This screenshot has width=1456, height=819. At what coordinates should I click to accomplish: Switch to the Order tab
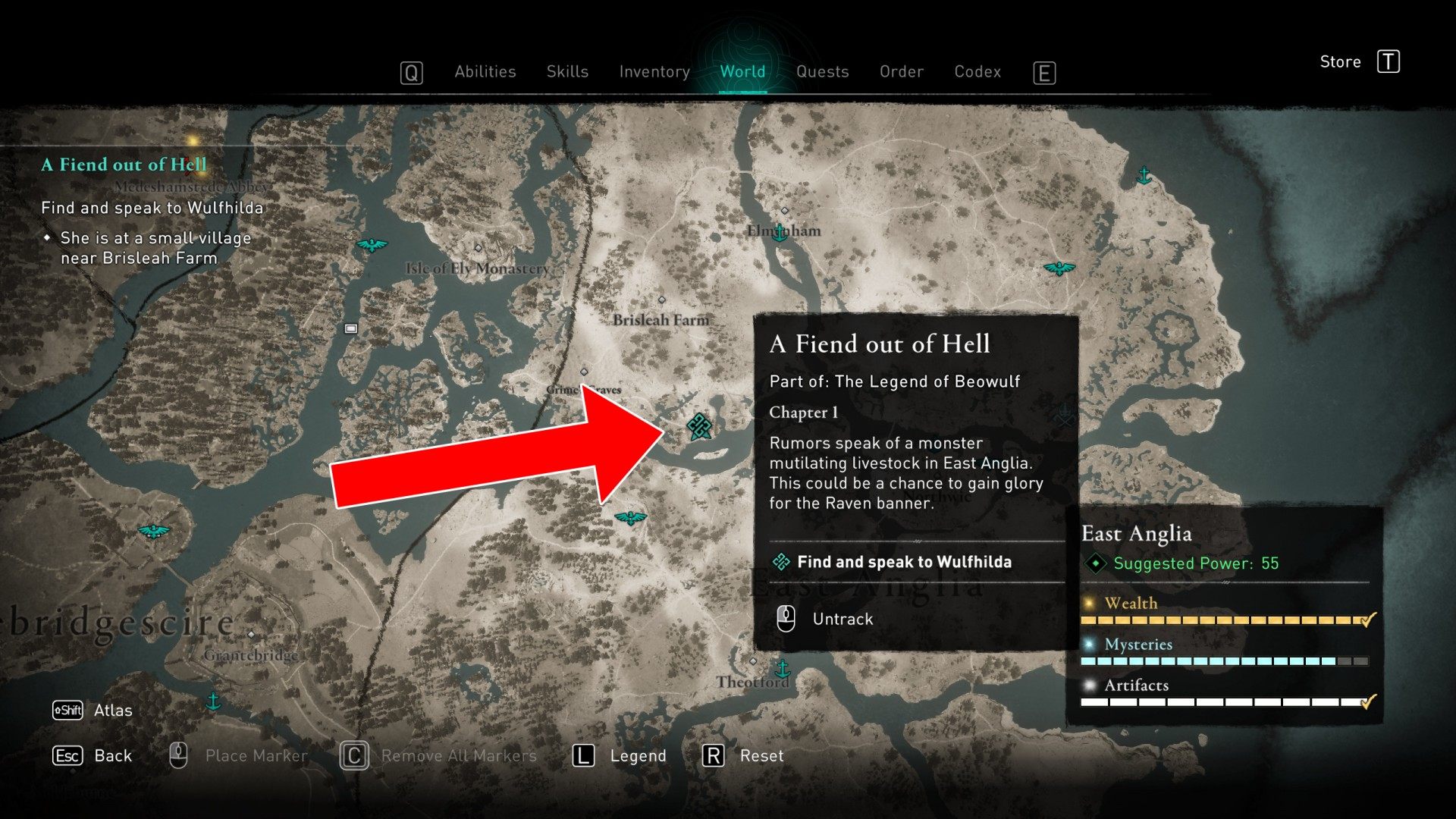click(x=901, y=72)
